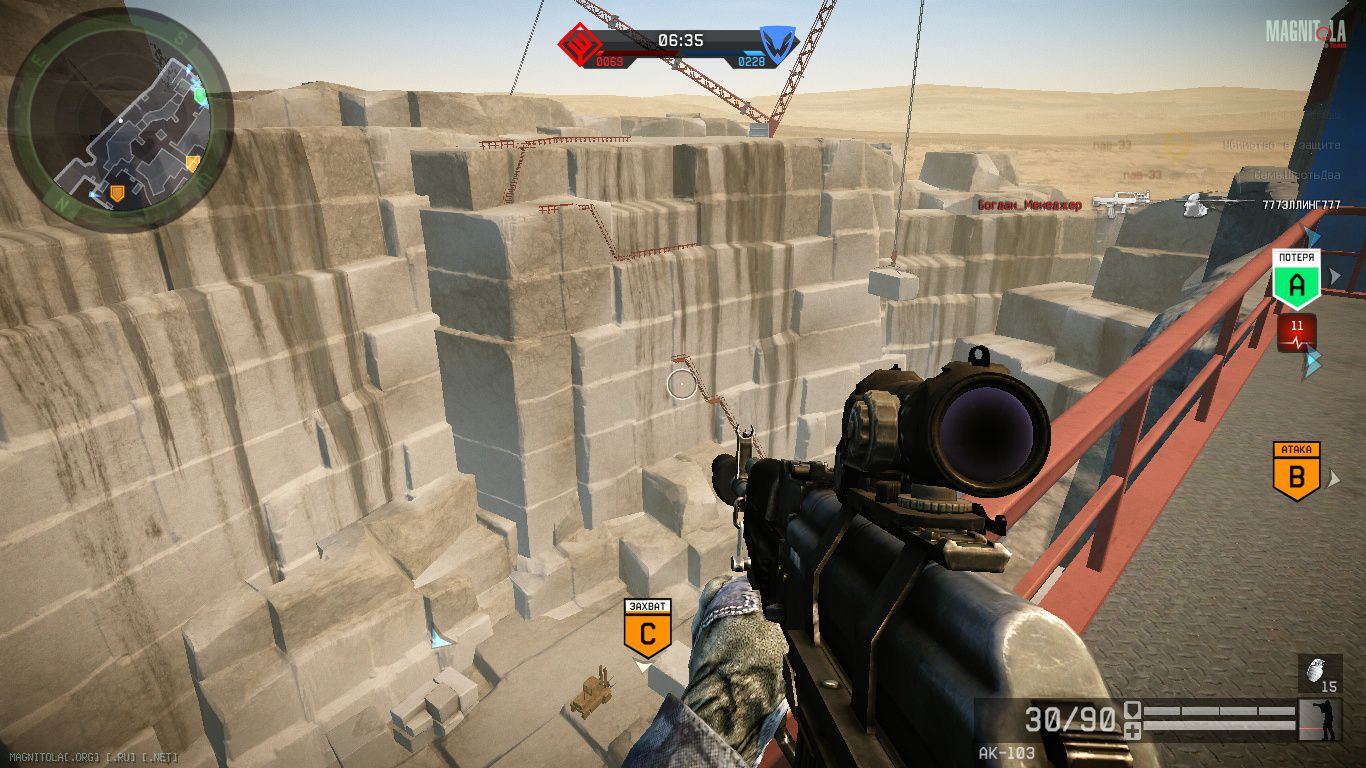1366x768 pixels.
Task: Click the circular minimap
Action: tap(120, 118)
